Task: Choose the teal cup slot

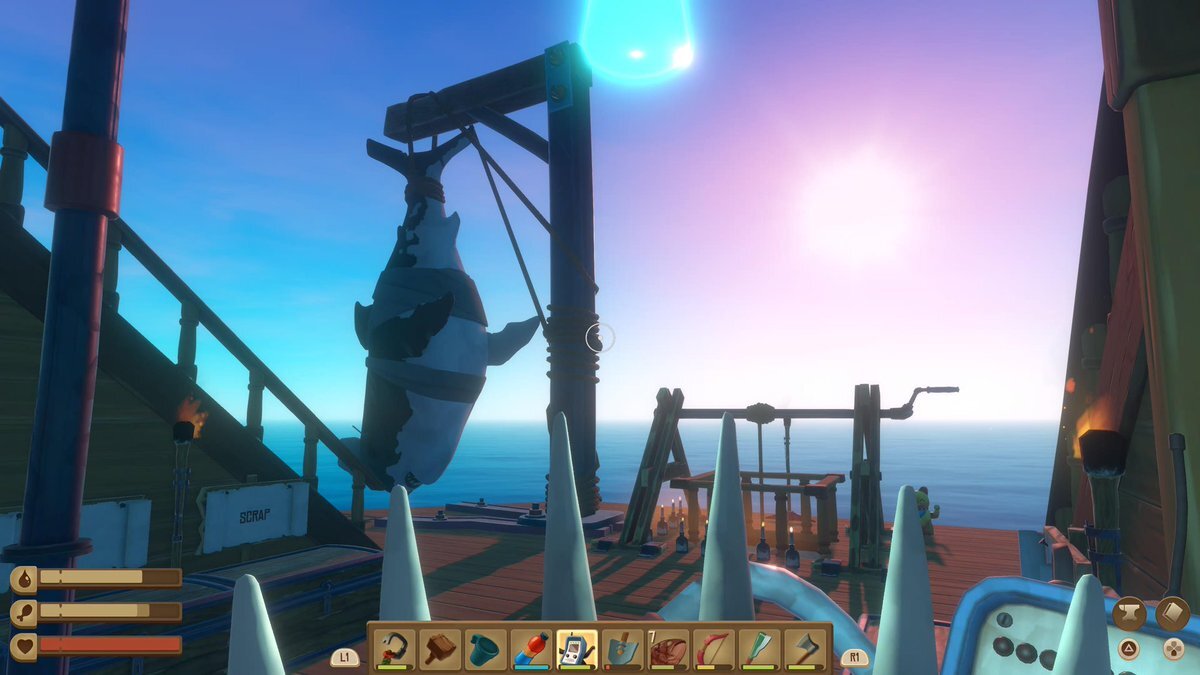Action: [x=486, y=648]
